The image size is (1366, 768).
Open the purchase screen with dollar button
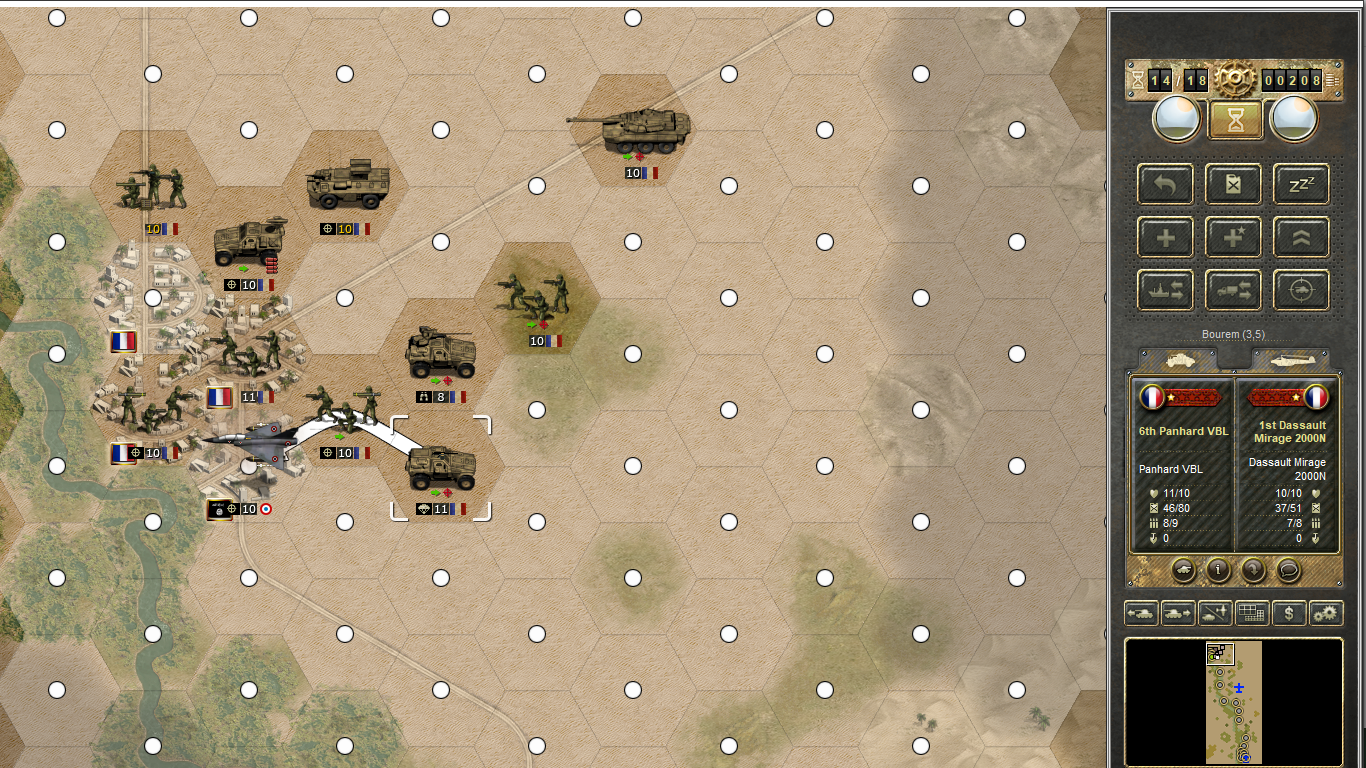point(1289,613)
